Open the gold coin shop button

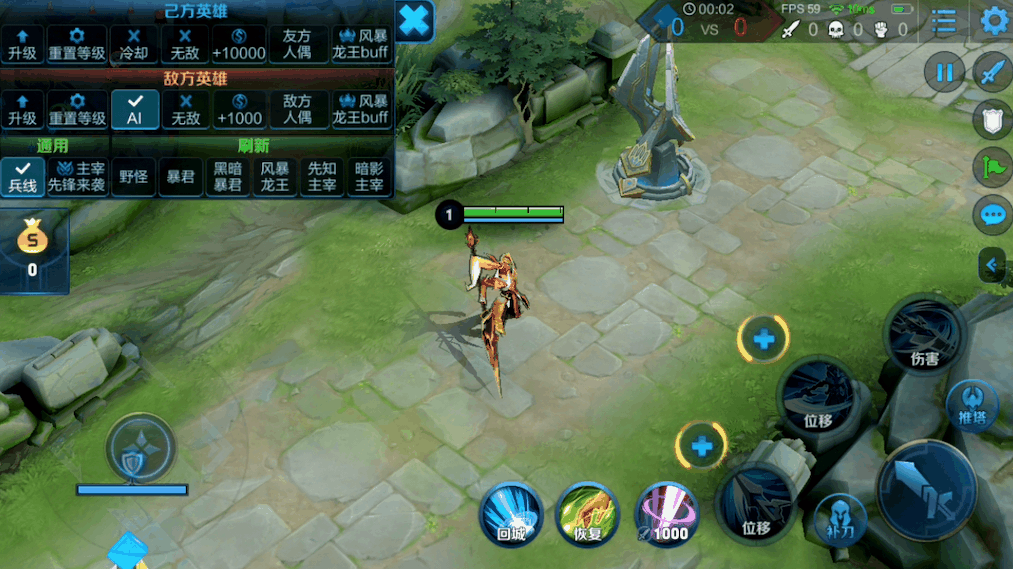point(33,249)
